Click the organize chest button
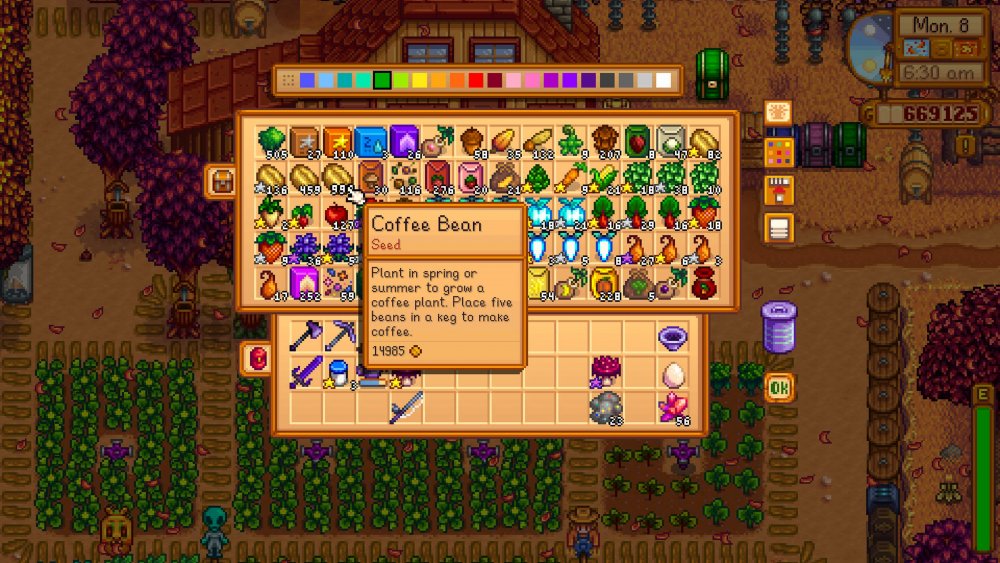Viewport: 1000px width, 563px height. [779, 228]
